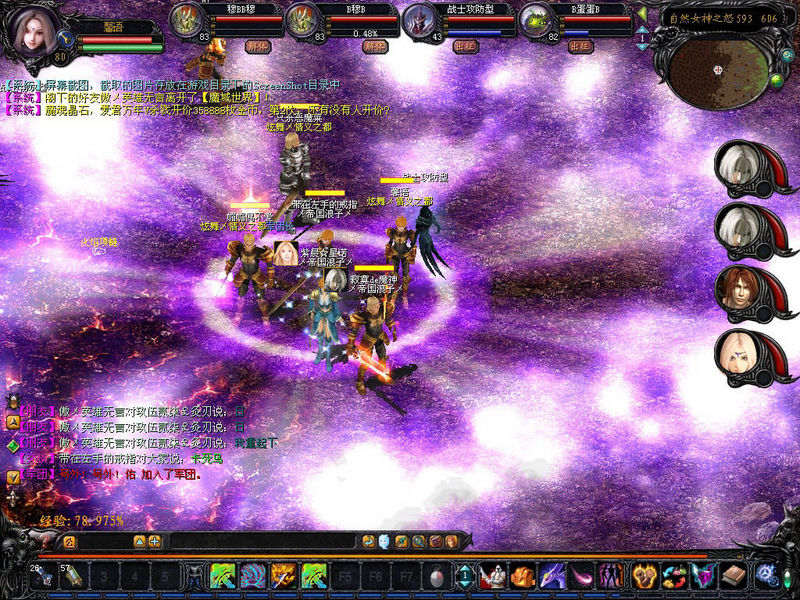Click the green gem chat button
The width and height of the screenshot is (800, 600).
(x=13, y=446)
